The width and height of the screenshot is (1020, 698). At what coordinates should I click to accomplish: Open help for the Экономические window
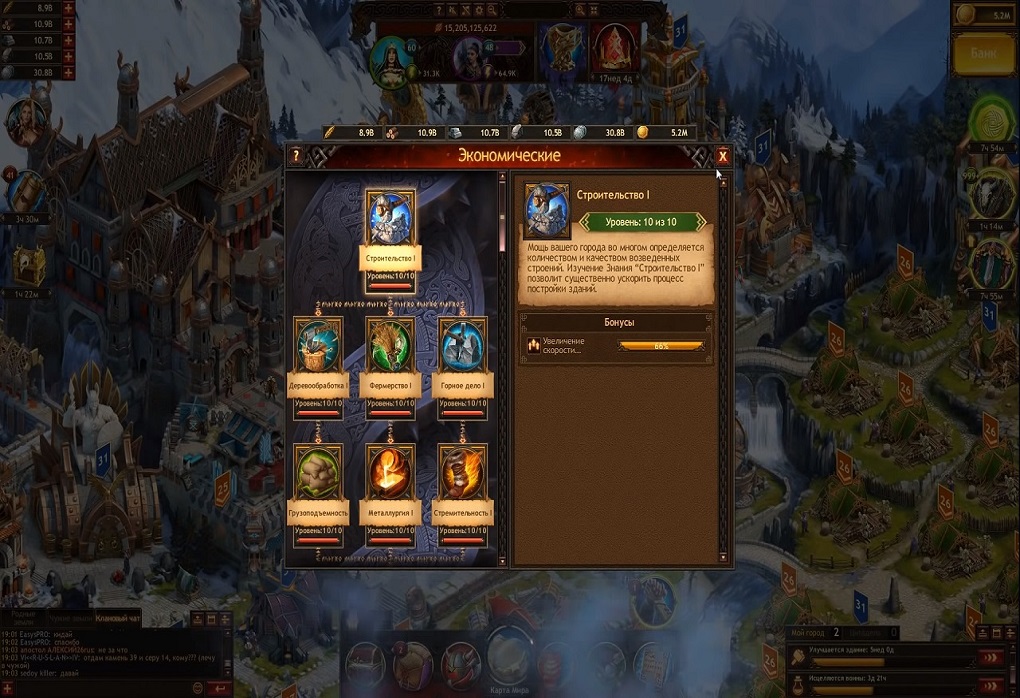click(296, 157)
